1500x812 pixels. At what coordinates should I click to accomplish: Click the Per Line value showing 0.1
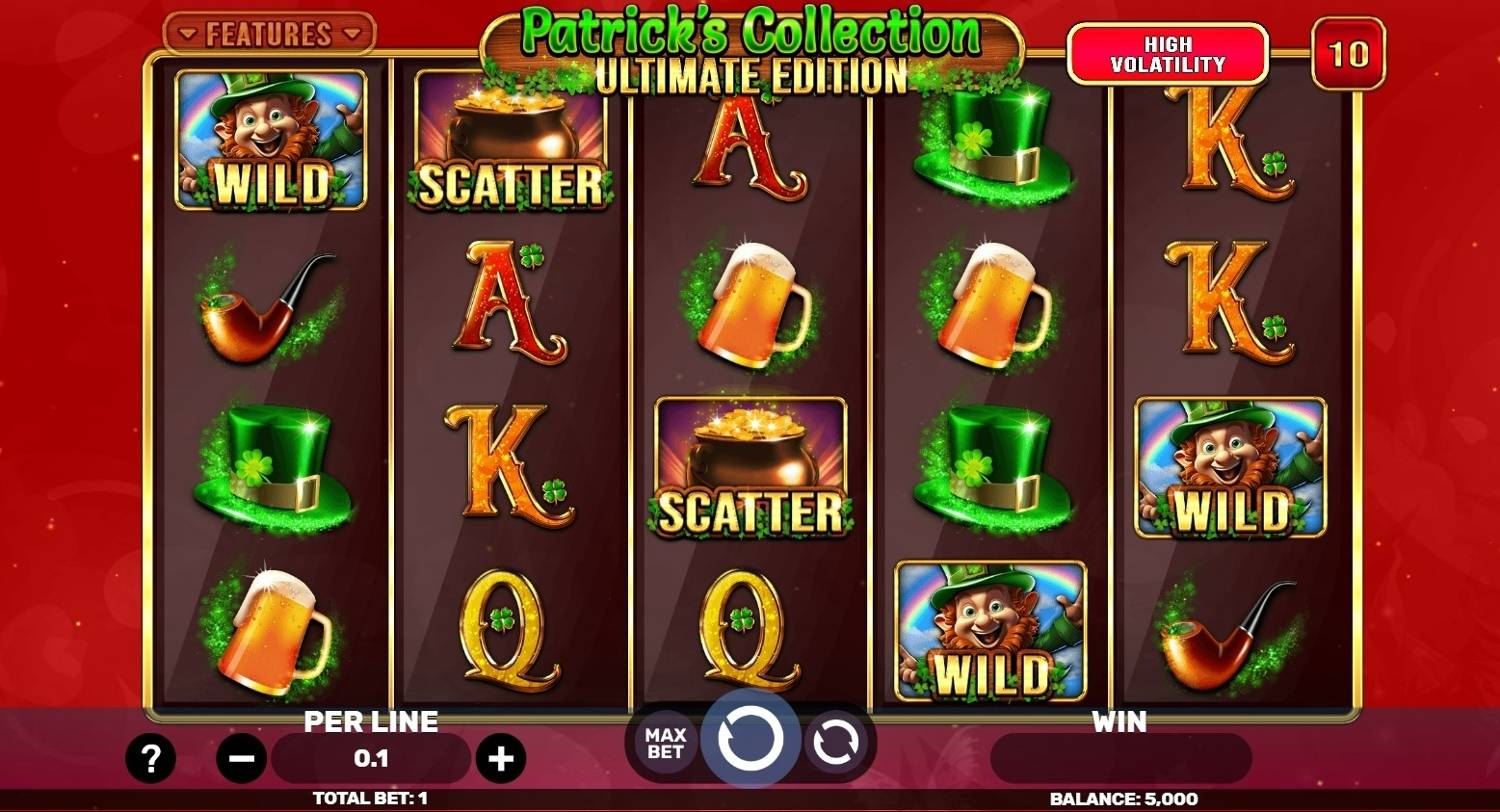click(370, 758)
